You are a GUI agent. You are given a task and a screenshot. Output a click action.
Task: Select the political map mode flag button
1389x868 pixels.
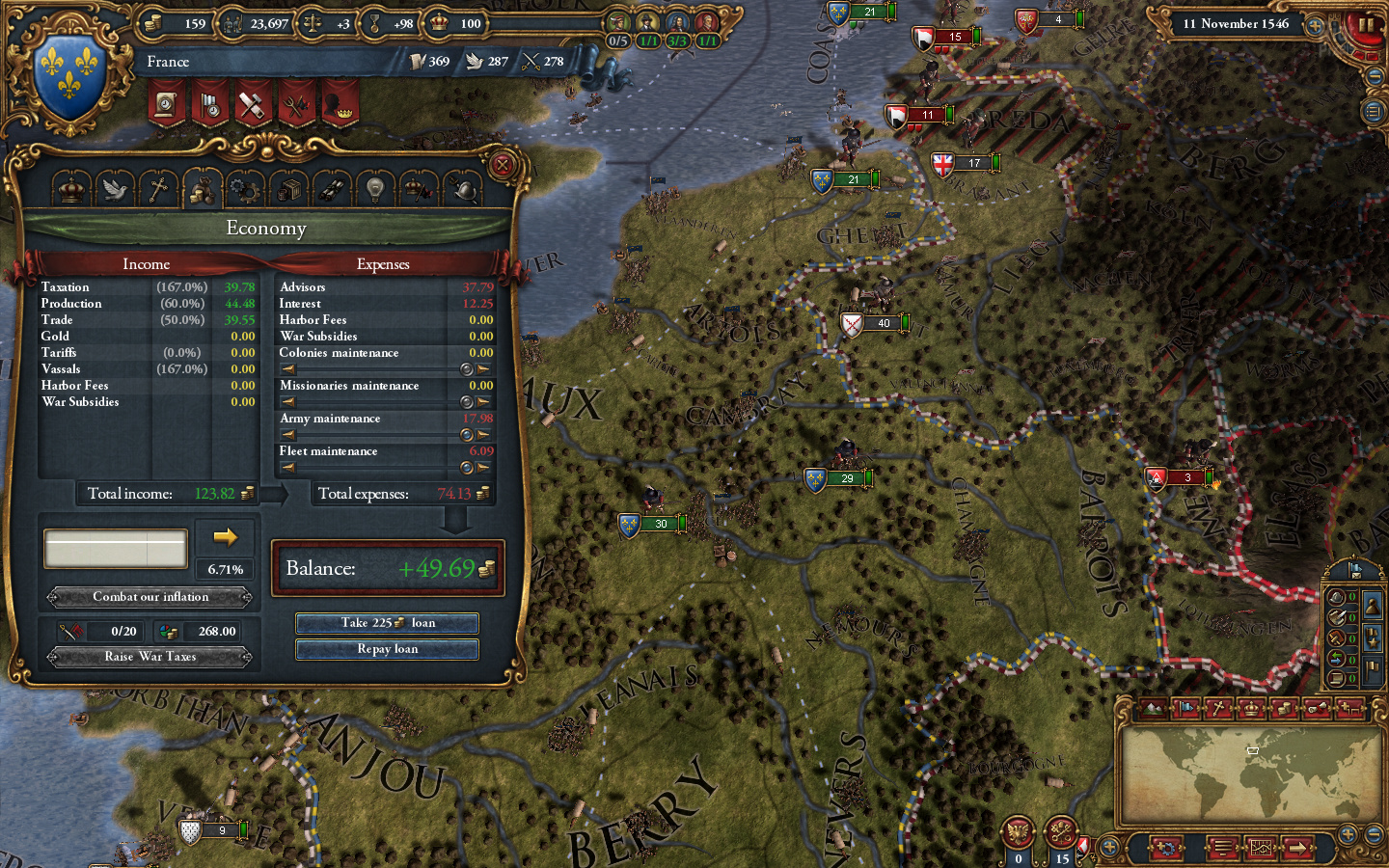point(1187,709)
